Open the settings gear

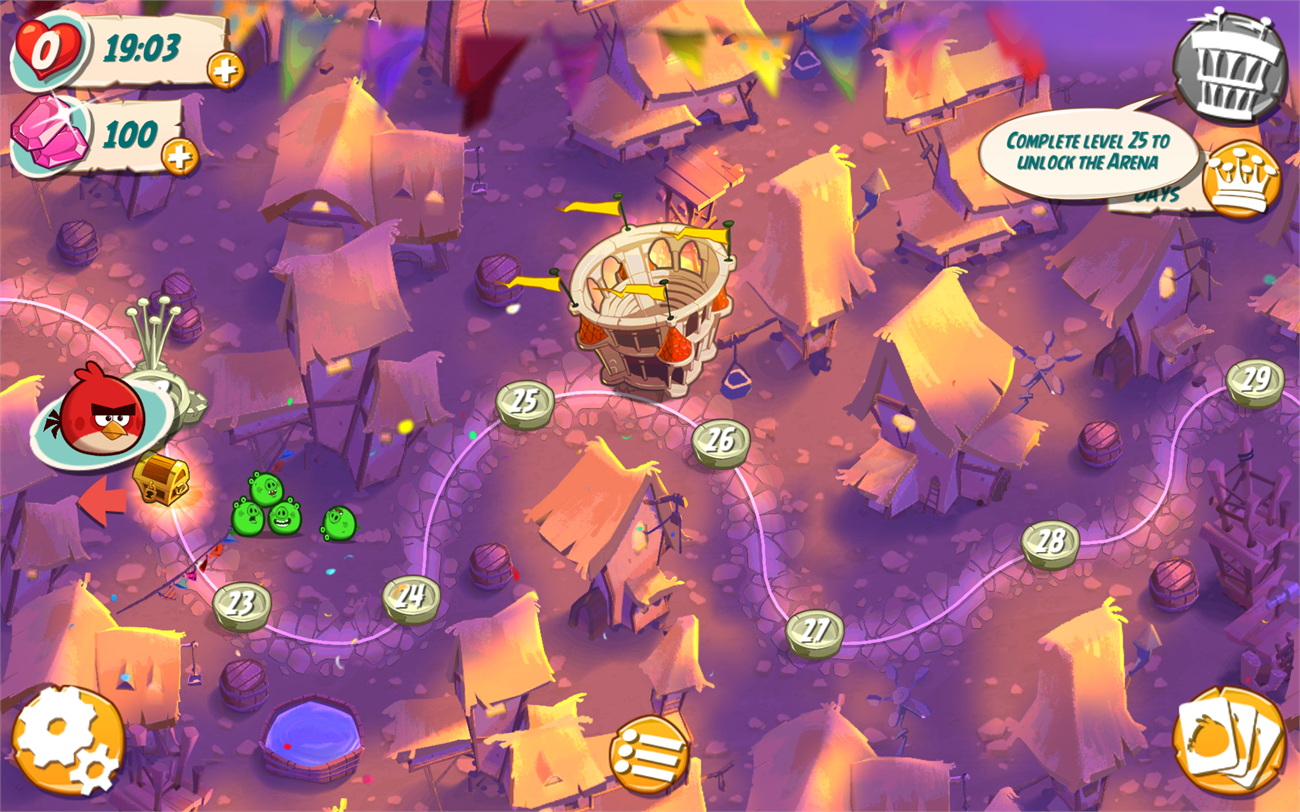(x=68, y=740)
